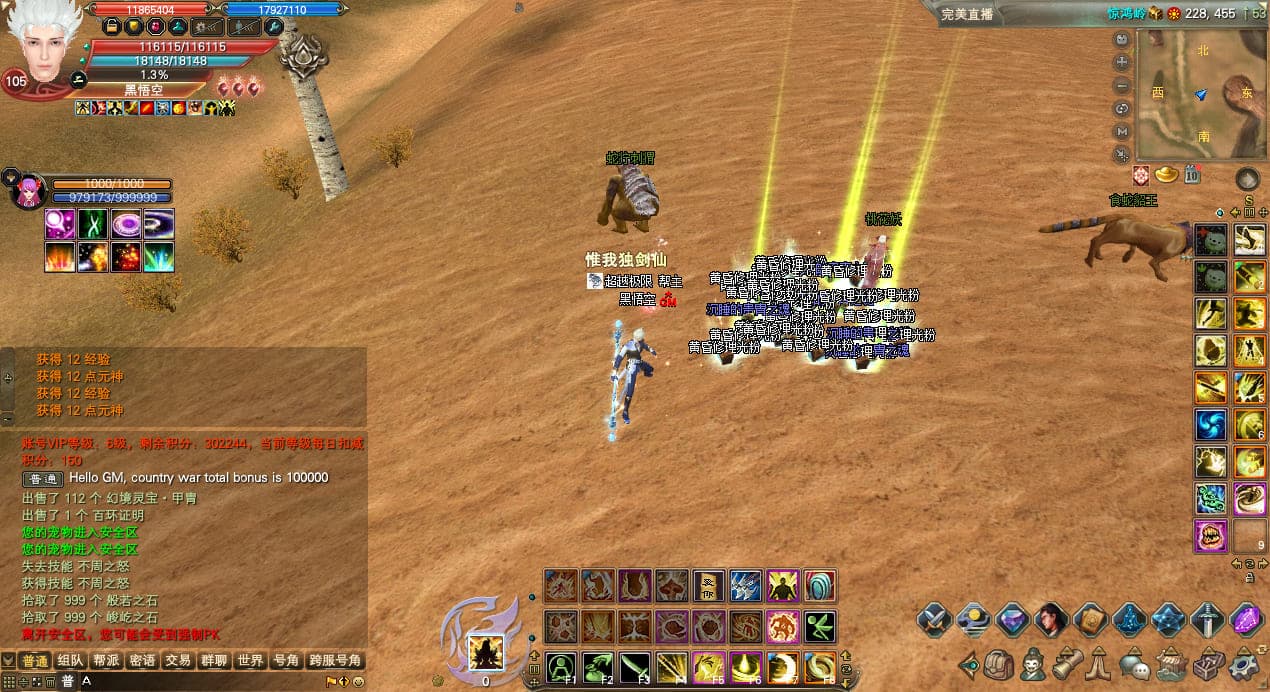Open the gold ingot shop icon
The image size is (1270, 692).
[1166, 175]
